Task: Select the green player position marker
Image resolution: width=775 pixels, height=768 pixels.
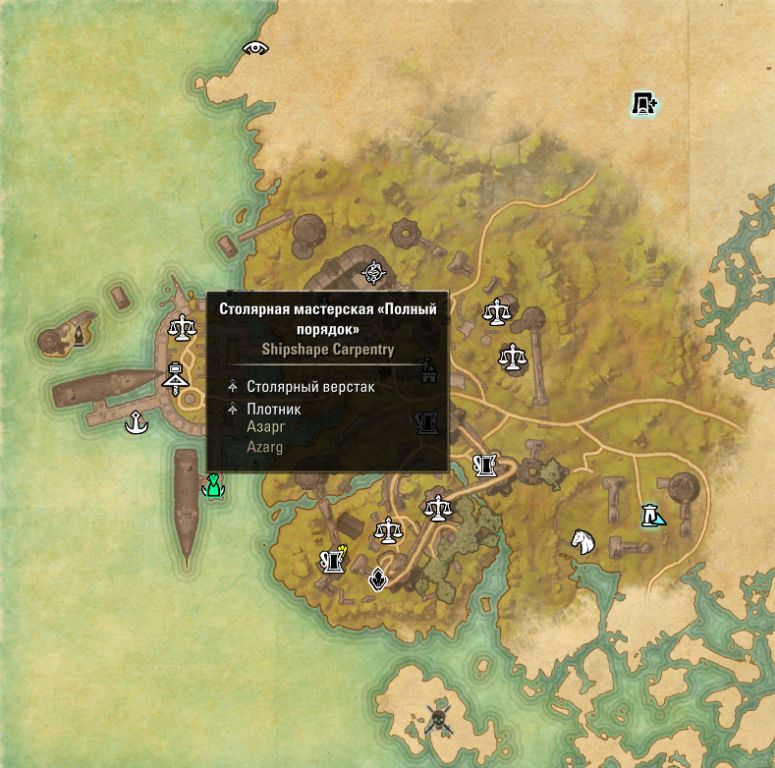Action: [212, 487]
